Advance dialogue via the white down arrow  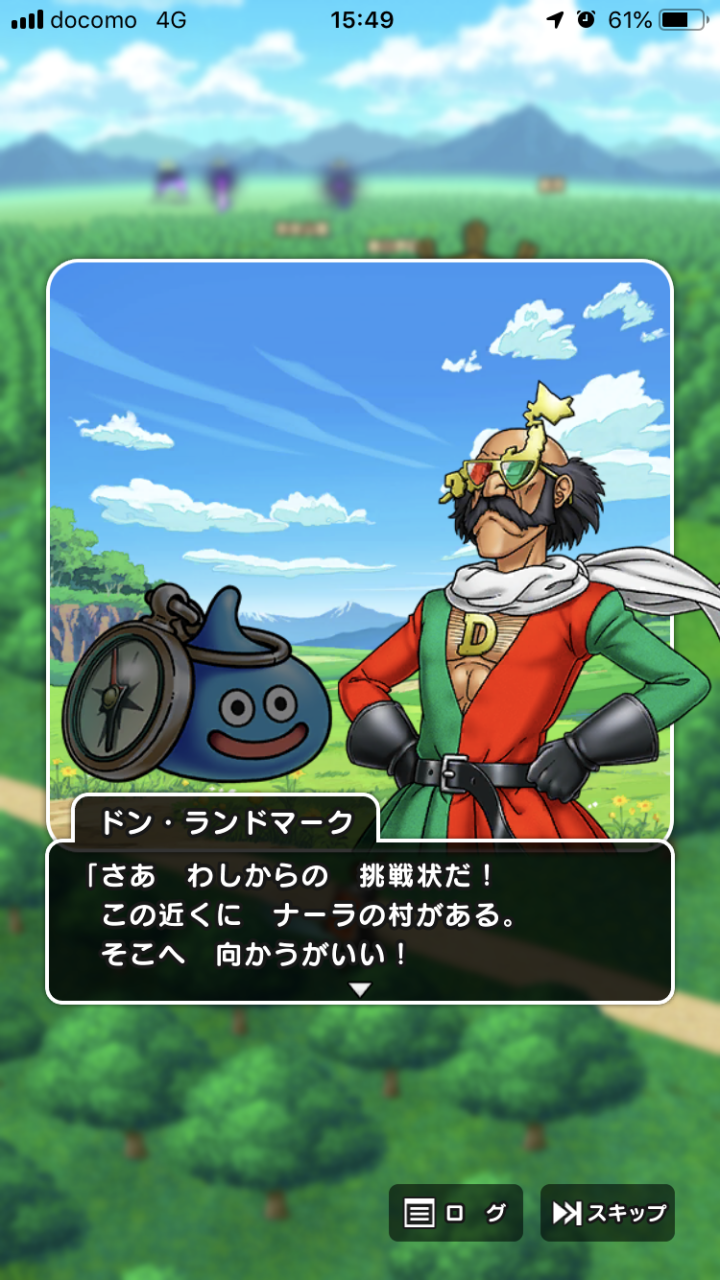(360, 989)
